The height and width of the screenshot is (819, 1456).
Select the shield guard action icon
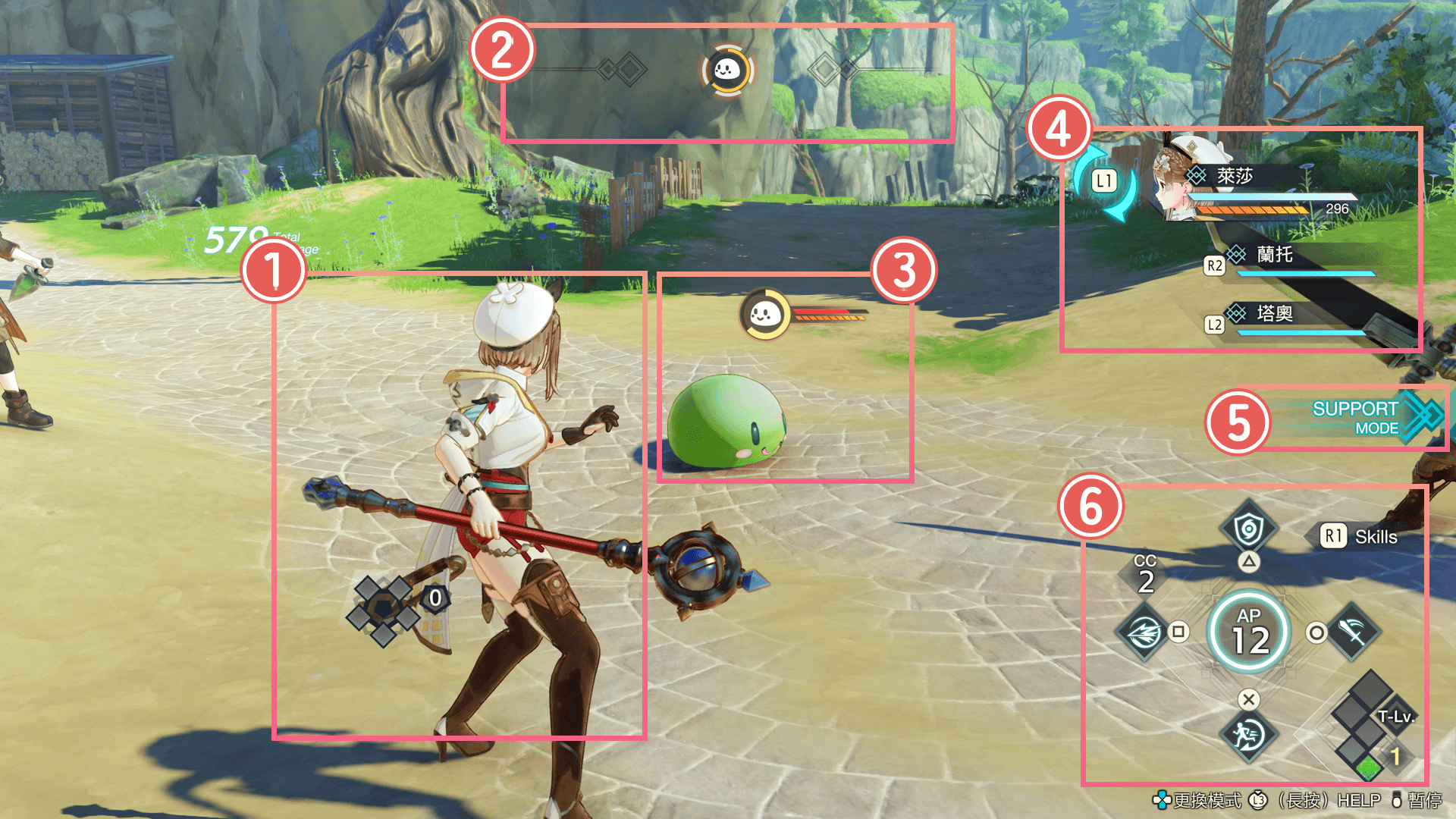[x=1248, y=529]
